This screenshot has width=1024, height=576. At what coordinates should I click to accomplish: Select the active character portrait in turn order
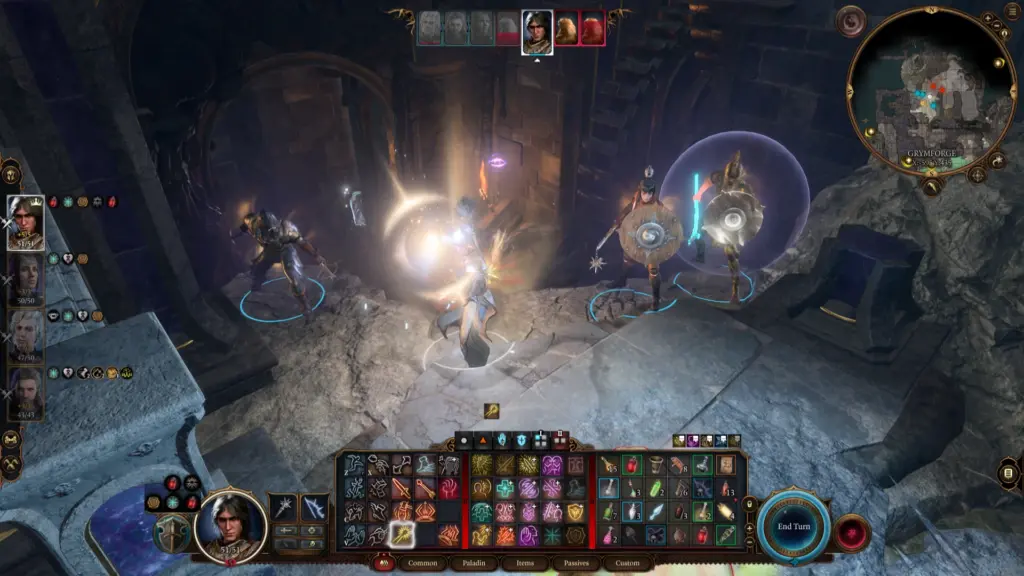537,30
